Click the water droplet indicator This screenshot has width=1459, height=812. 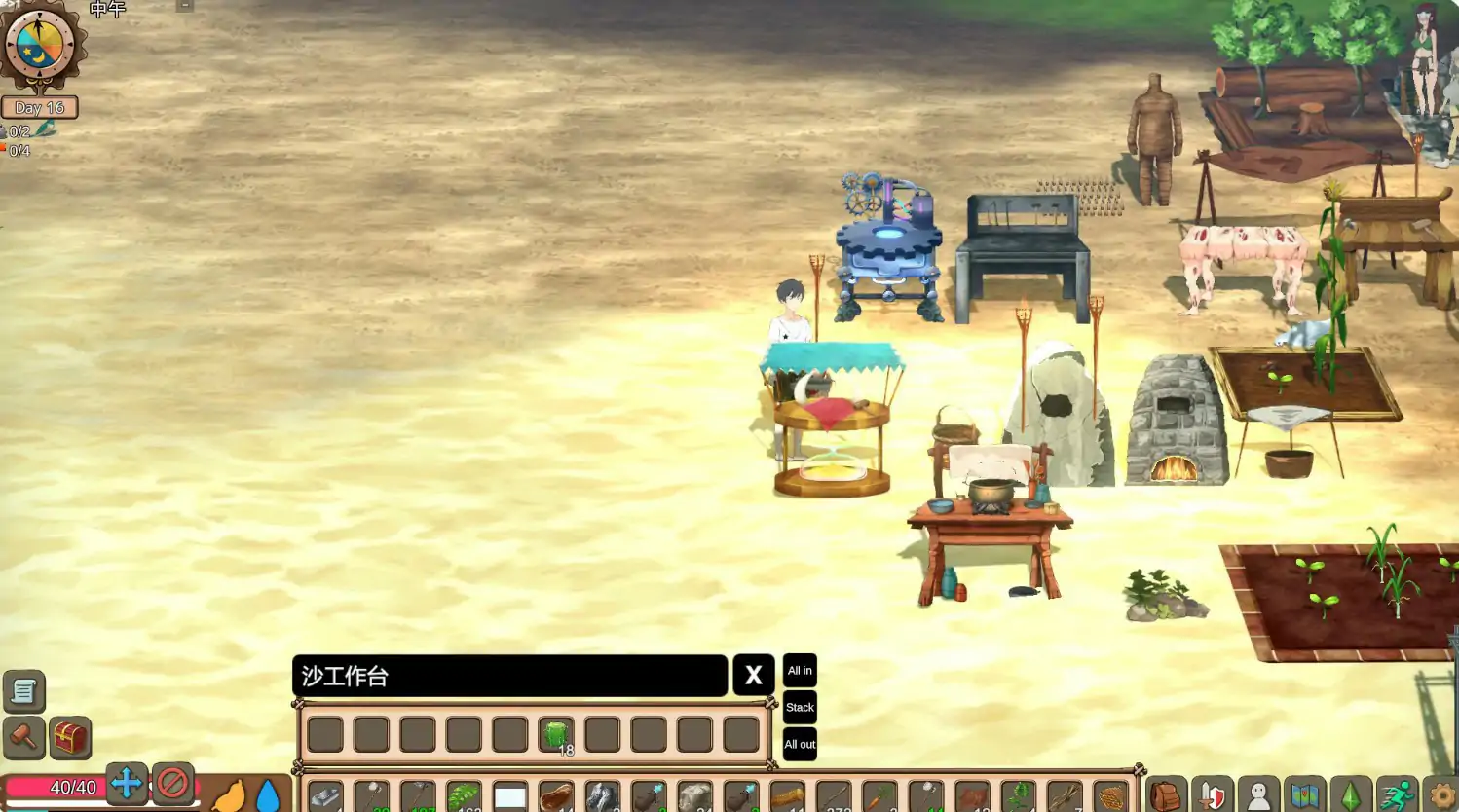click(267, 794)
